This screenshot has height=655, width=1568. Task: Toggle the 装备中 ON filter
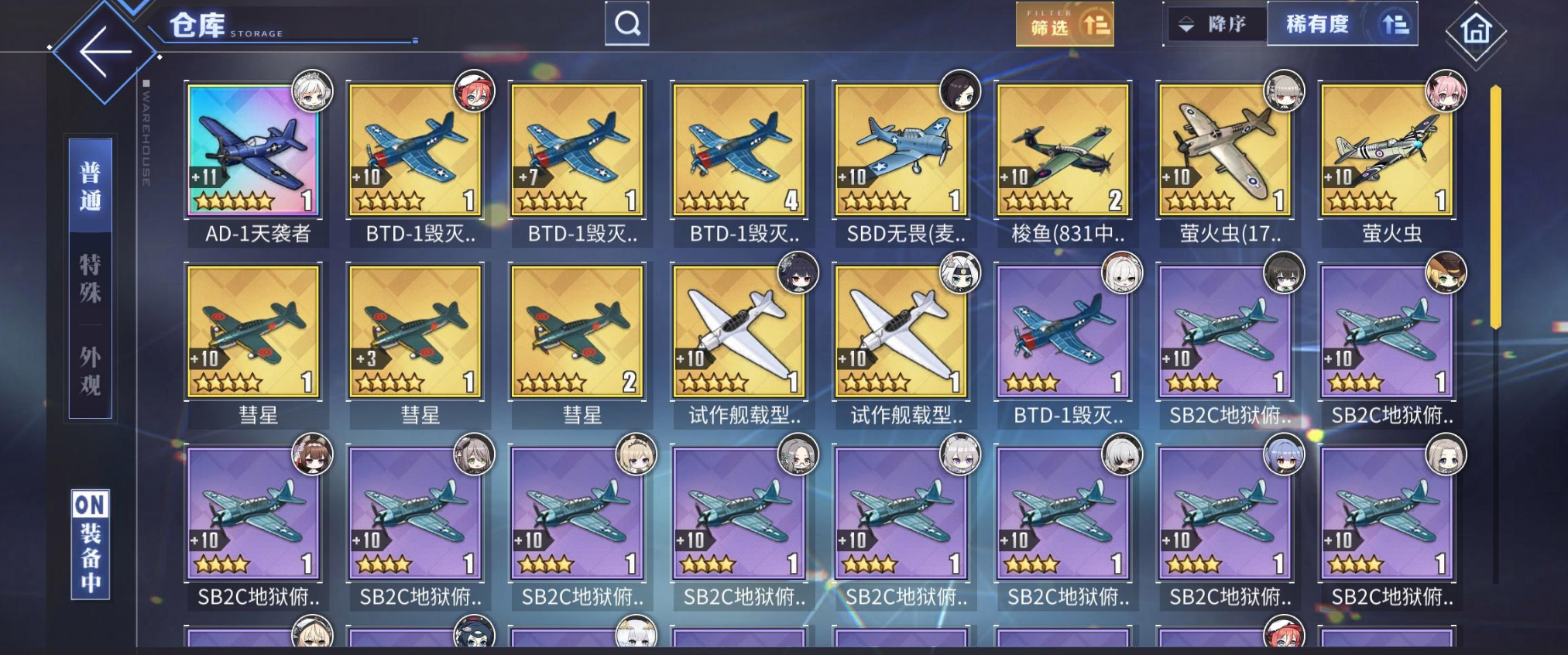coord(91,544)
